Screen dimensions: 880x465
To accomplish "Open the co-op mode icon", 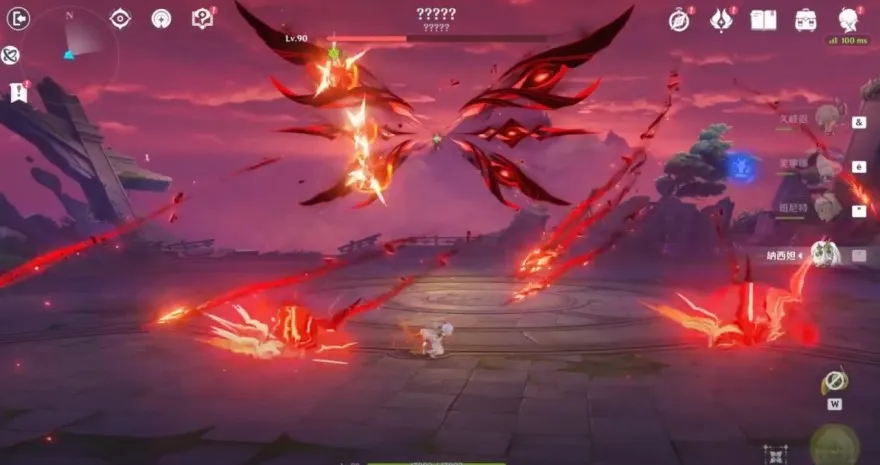I will click(x=11, y=55).
